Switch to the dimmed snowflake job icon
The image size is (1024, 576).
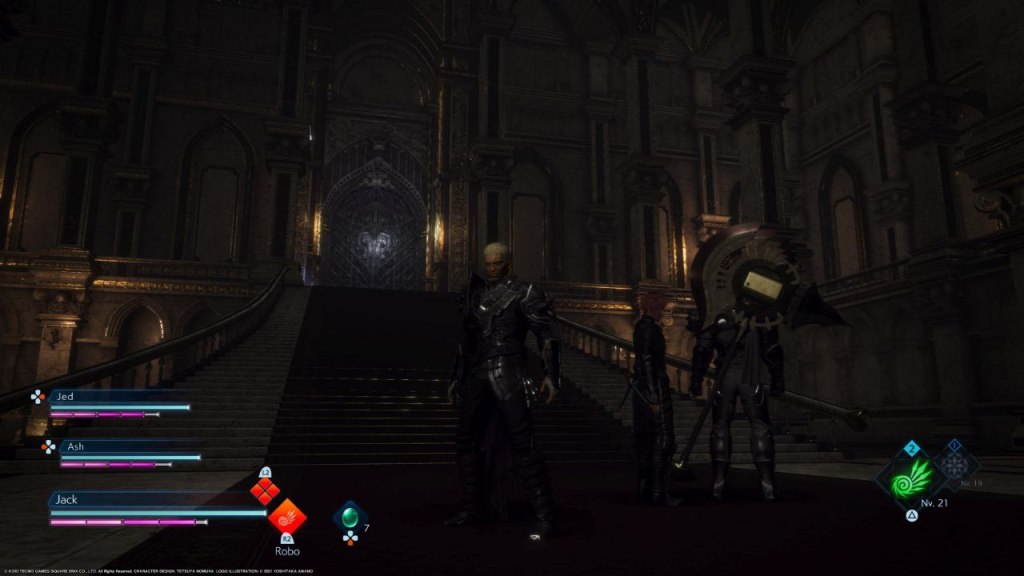(x=953, y=465)
